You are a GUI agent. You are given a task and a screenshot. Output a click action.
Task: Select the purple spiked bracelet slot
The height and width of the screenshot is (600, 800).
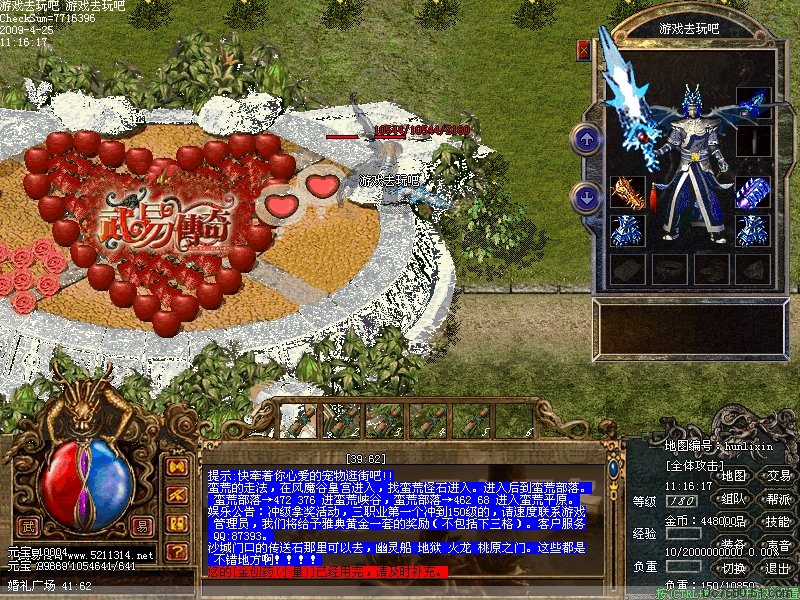pos(753,192)
